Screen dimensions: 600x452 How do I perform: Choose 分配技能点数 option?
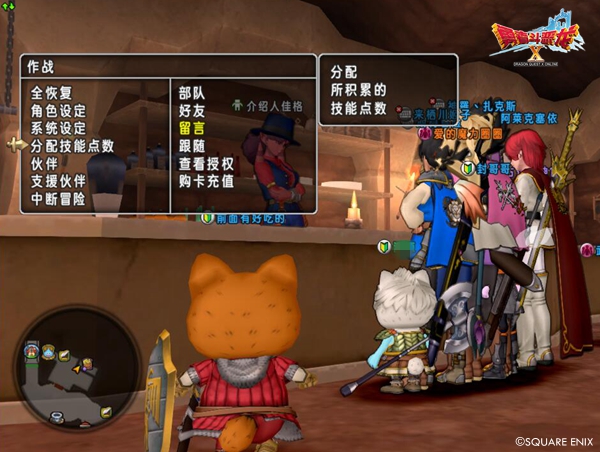[x=72, y=146]
